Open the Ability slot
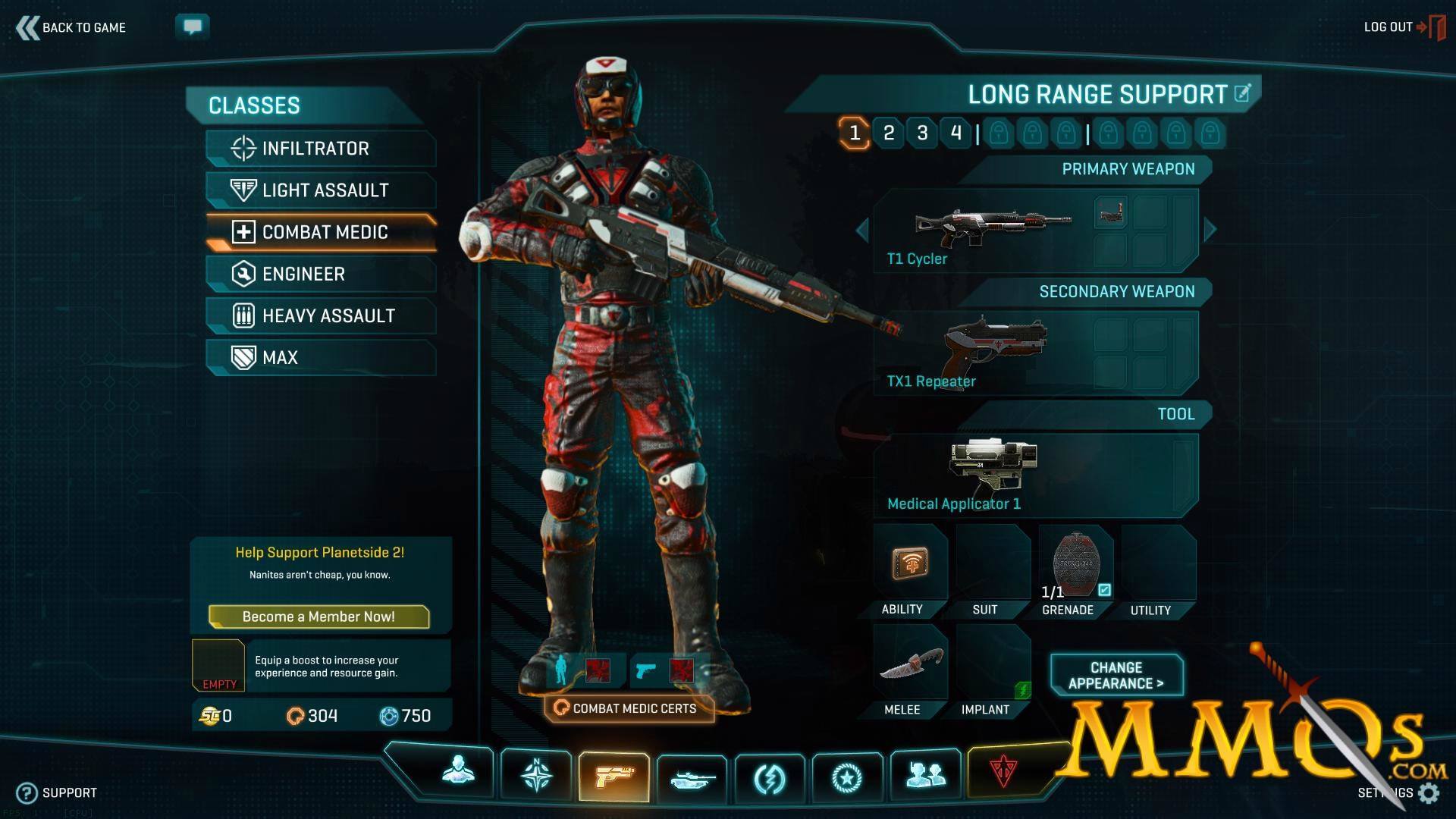Screen dimensions: 1456x819 click(909, 565)
